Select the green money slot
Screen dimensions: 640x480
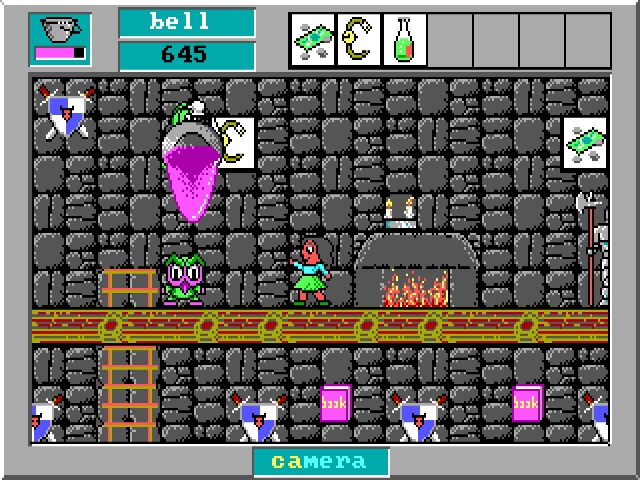(313, 40)
